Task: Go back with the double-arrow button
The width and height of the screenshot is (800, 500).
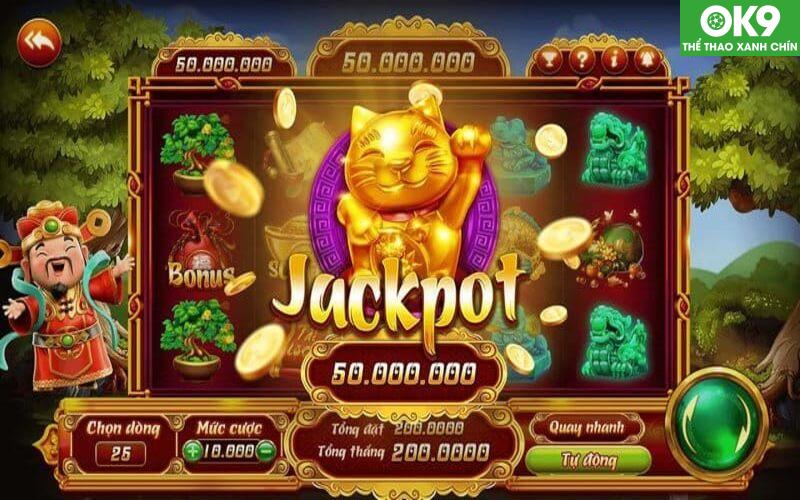Action: (39, 43)
